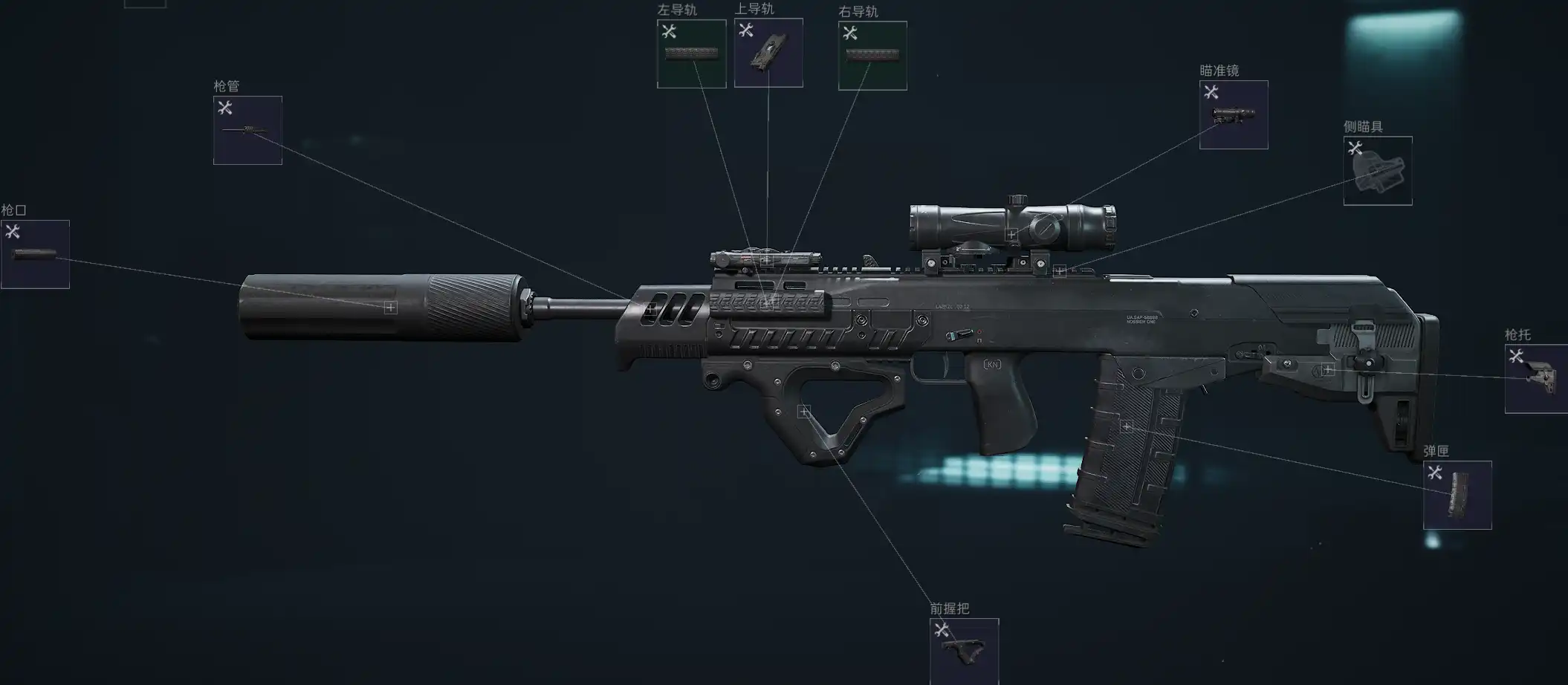Open the 枪管 barrel attachment slot

pos(247,130)
